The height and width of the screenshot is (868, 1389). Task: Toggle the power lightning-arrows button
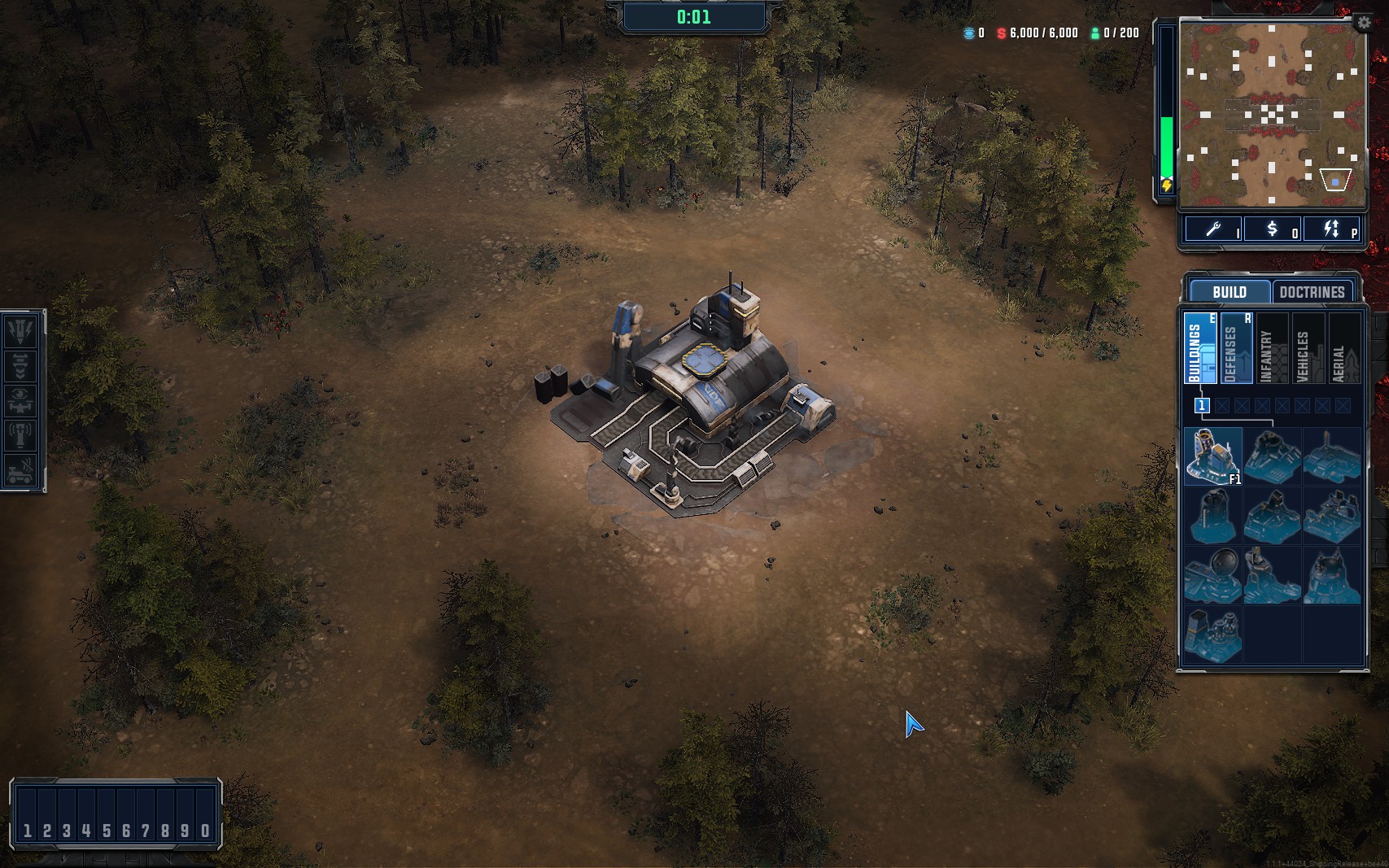tap(1332, 229)
